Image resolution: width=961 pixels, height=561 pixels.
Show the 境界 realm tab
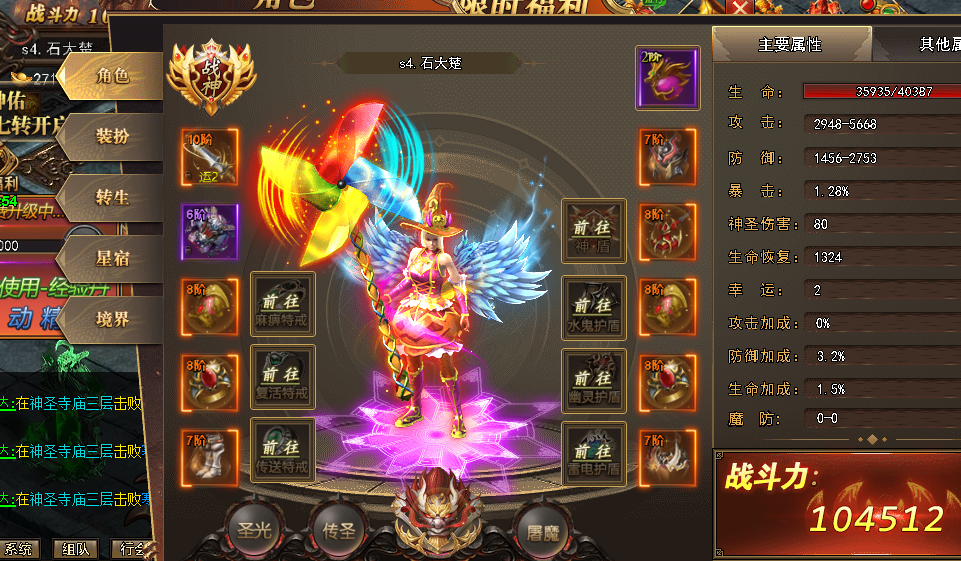point(112,320)
